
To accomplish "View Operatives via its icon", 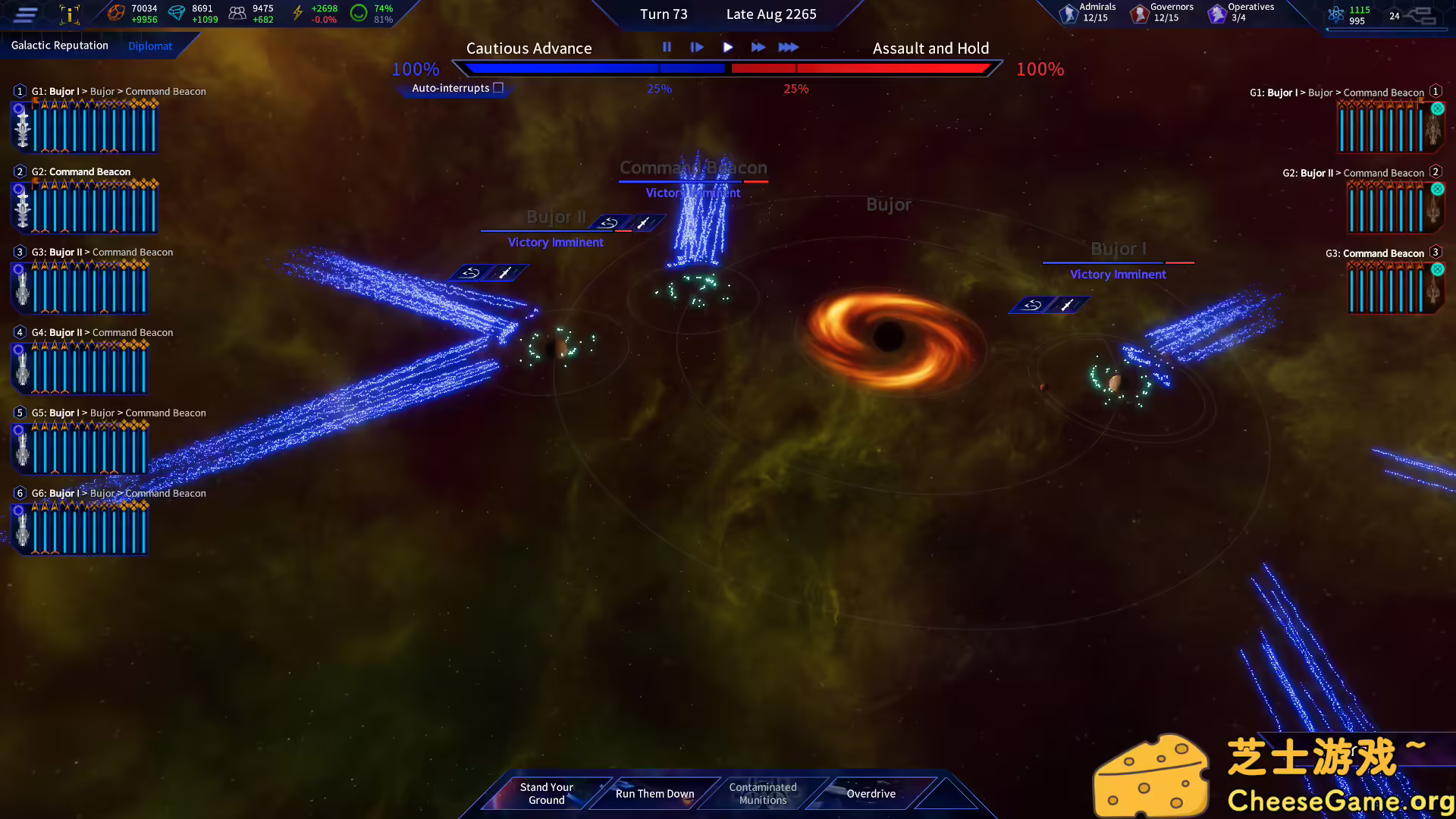I will tap(1218, 13).
